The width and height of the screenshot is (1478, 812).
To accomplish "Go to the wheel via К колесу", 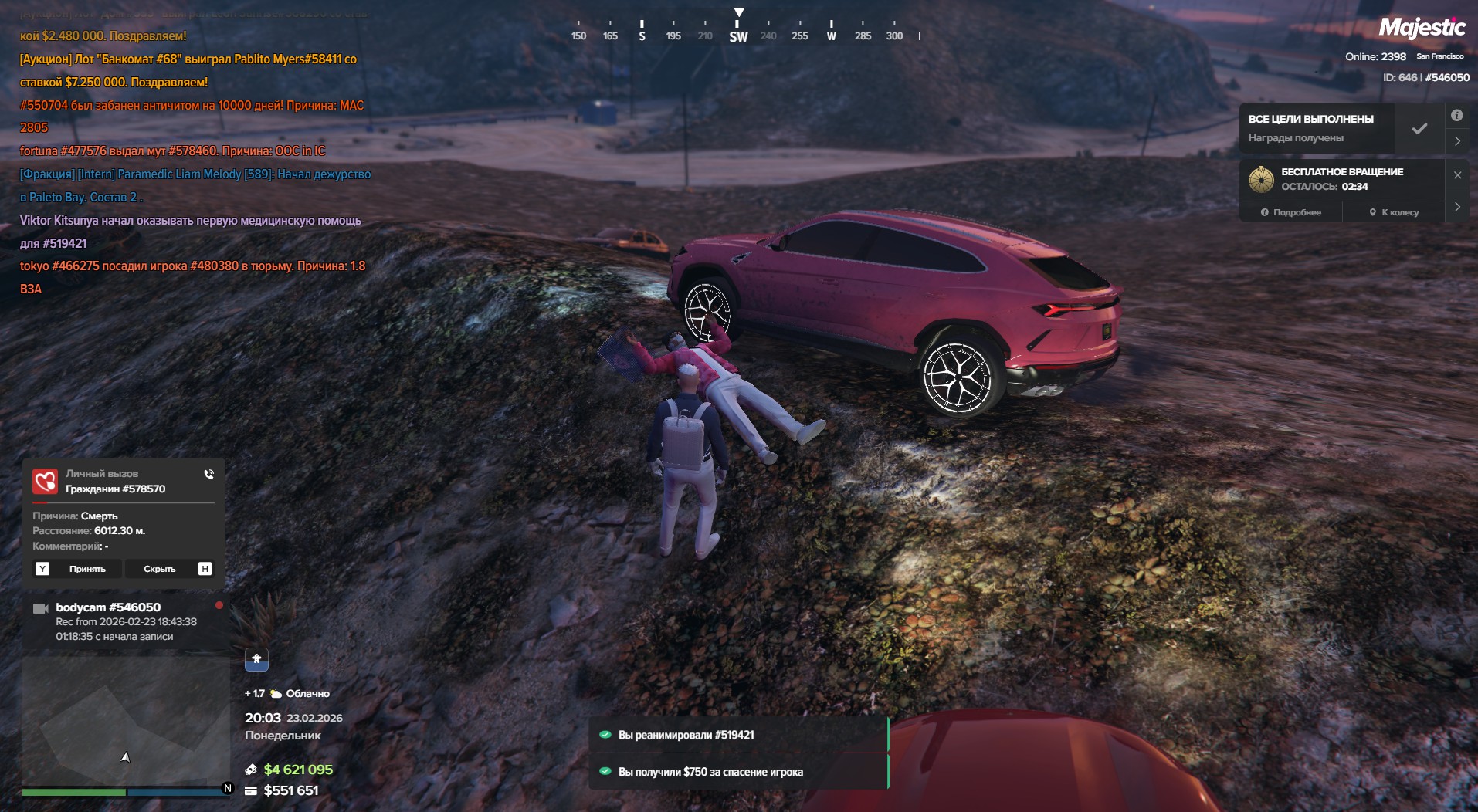I will (x=1394, y=212).
